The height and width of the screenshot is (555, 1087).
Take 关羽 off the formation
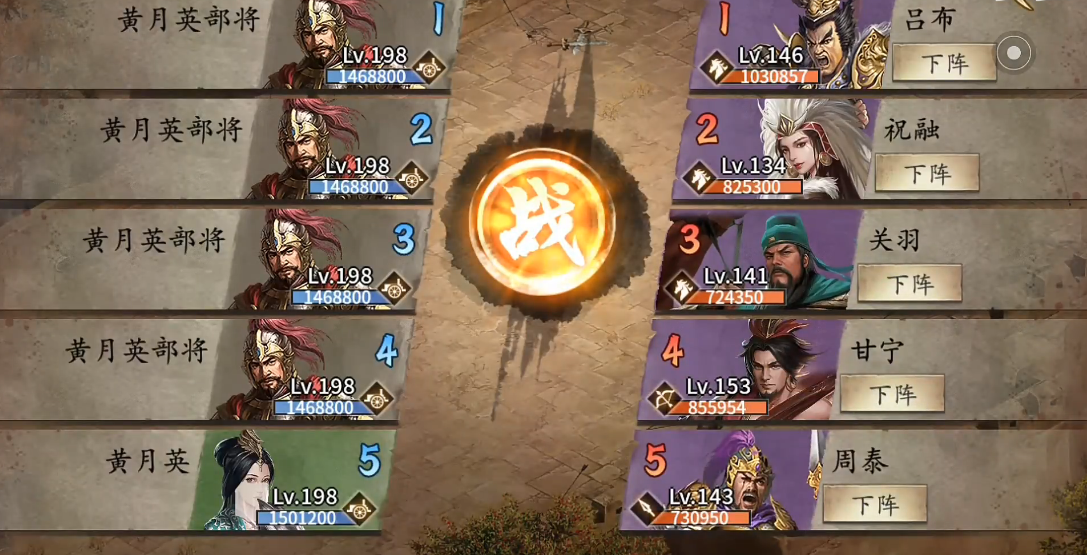(x=909, y=283)
